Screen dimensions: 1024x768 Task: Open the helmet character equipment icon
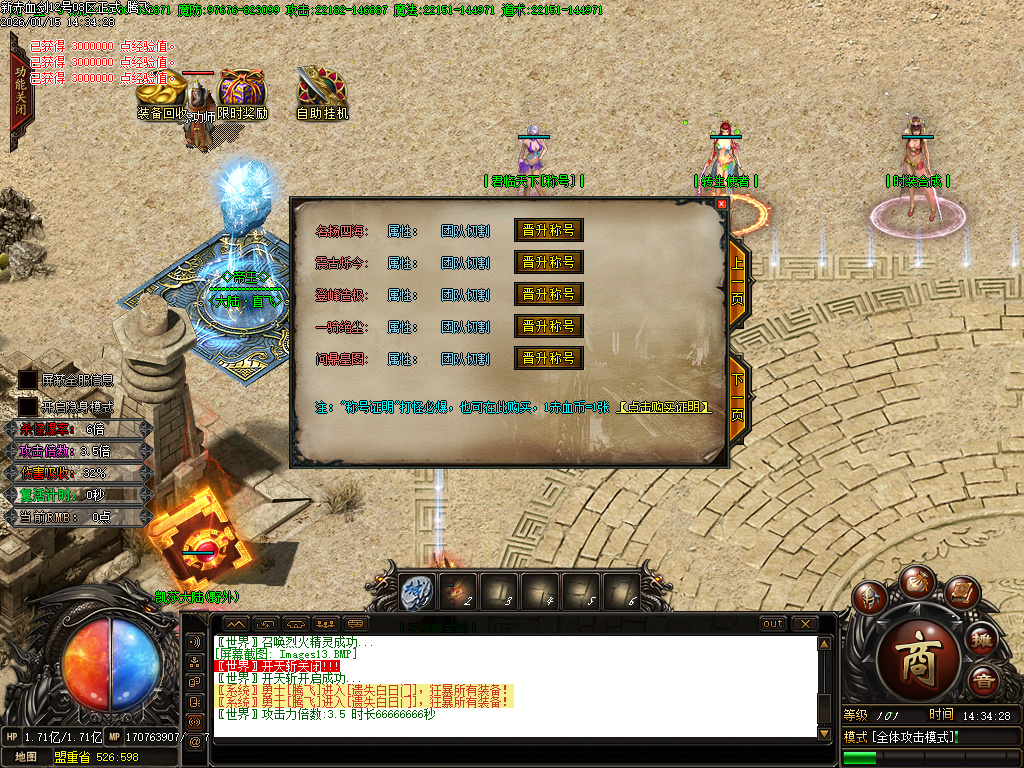[x=870, y=597]
